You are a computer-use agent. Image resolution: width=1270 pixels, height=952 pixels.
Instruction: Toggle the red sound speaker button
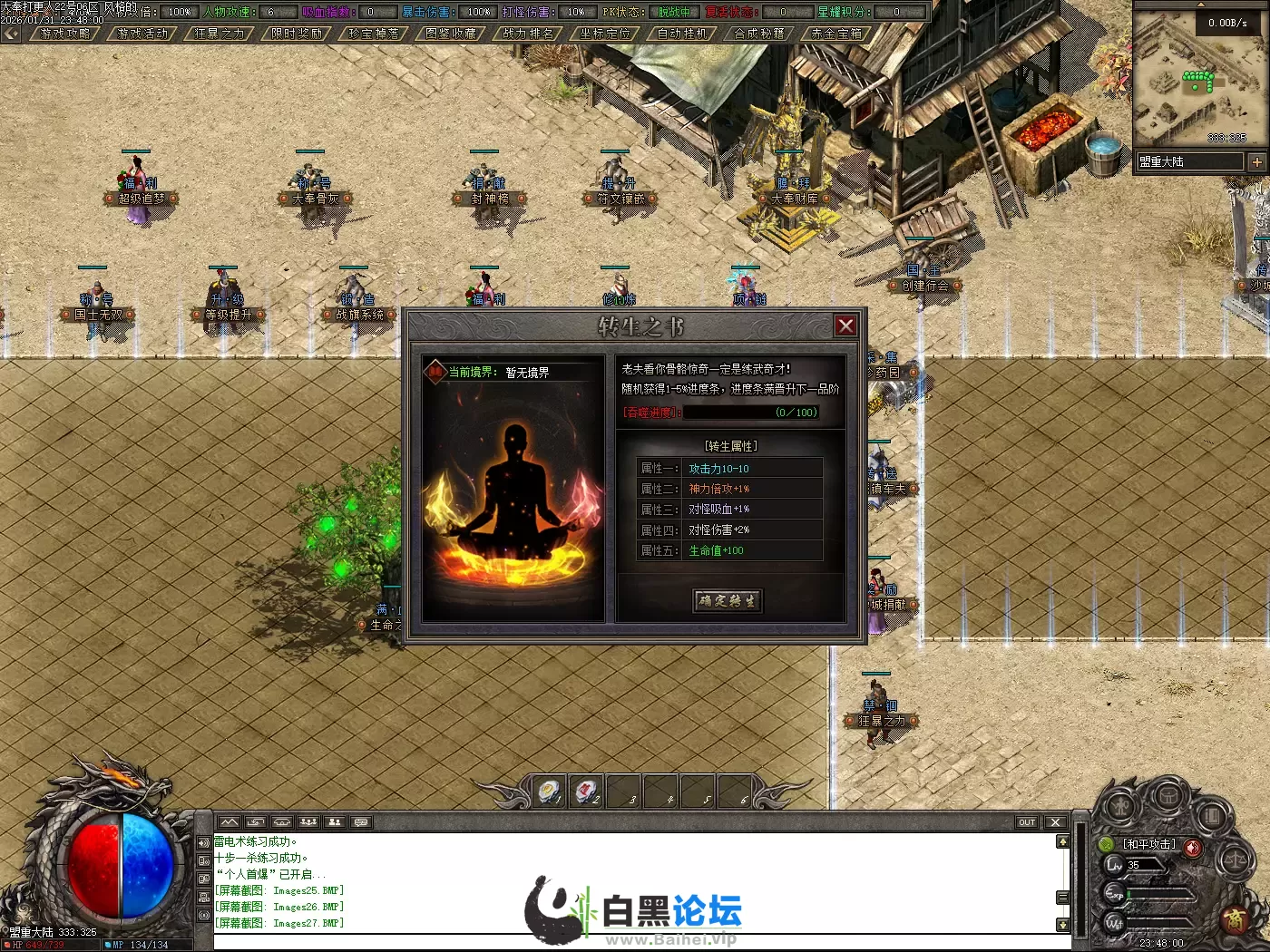[x=1193, y=848]
